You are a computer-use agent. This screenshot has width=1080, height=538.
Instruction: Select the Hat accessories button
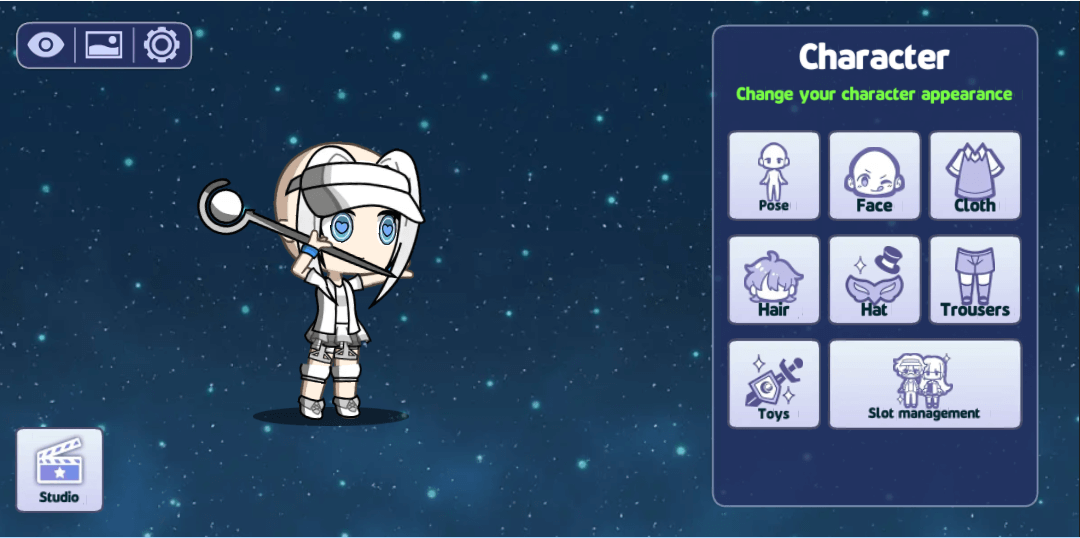point(874,280)
